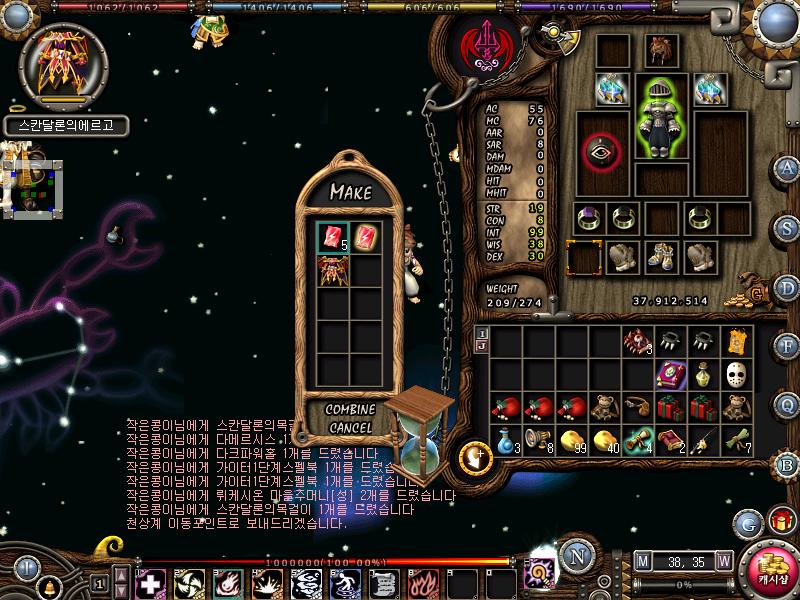Open the round A menu button
Screen dimensions: 800x600
(787, 168)
